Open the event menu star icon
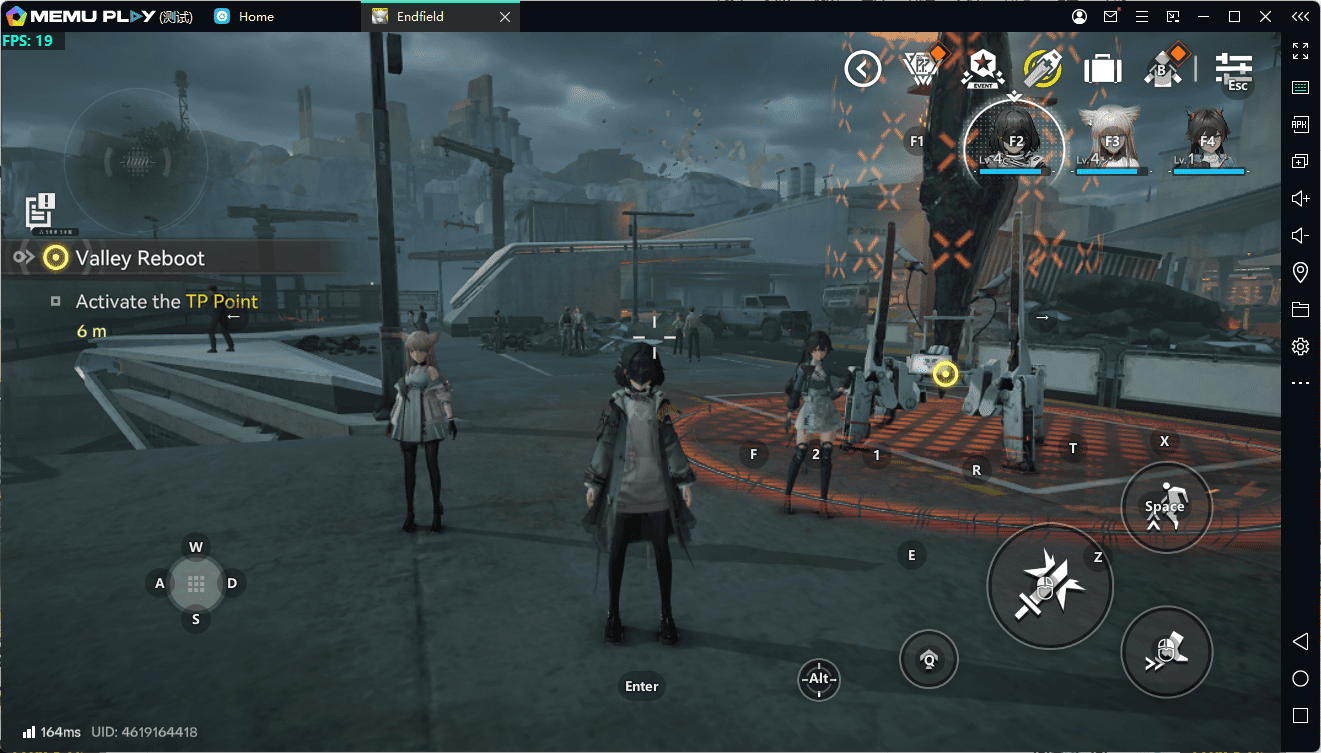1321x753 pixels. (981, 68)
